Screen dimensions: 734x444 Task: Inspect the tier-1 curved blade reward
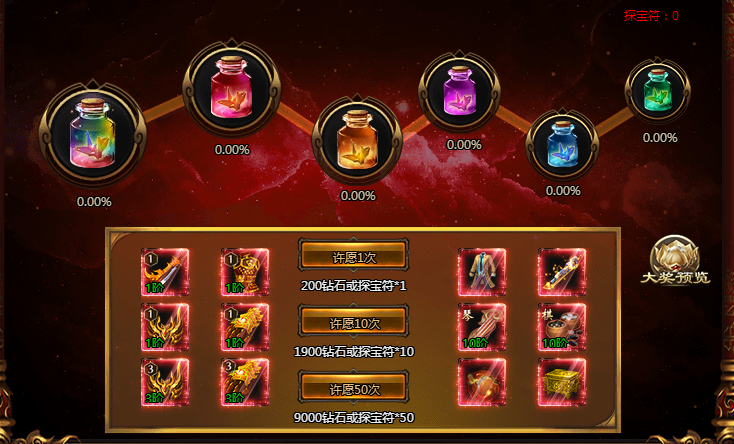165,272
